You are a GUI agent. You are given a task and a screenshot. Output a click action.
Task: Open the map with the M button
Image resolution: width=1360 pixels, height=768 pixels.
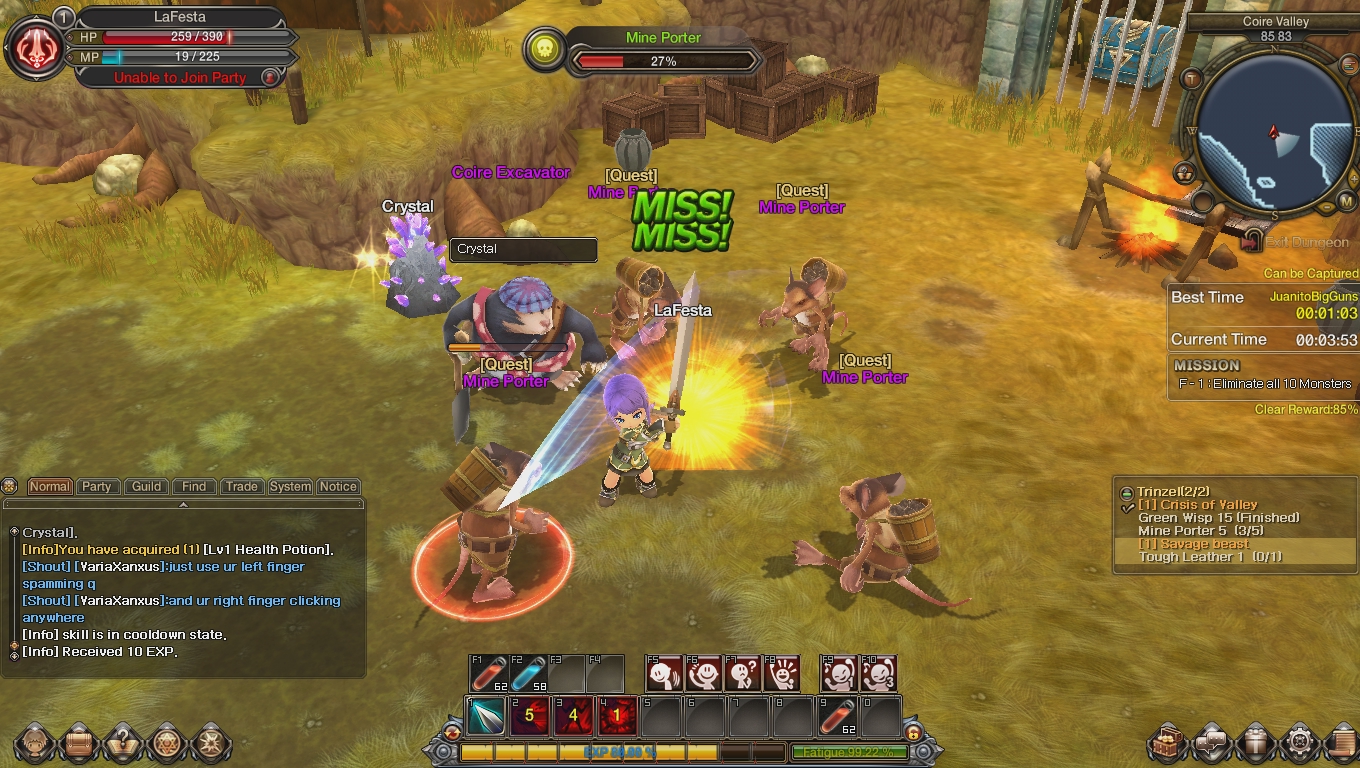pos(1346,201)
